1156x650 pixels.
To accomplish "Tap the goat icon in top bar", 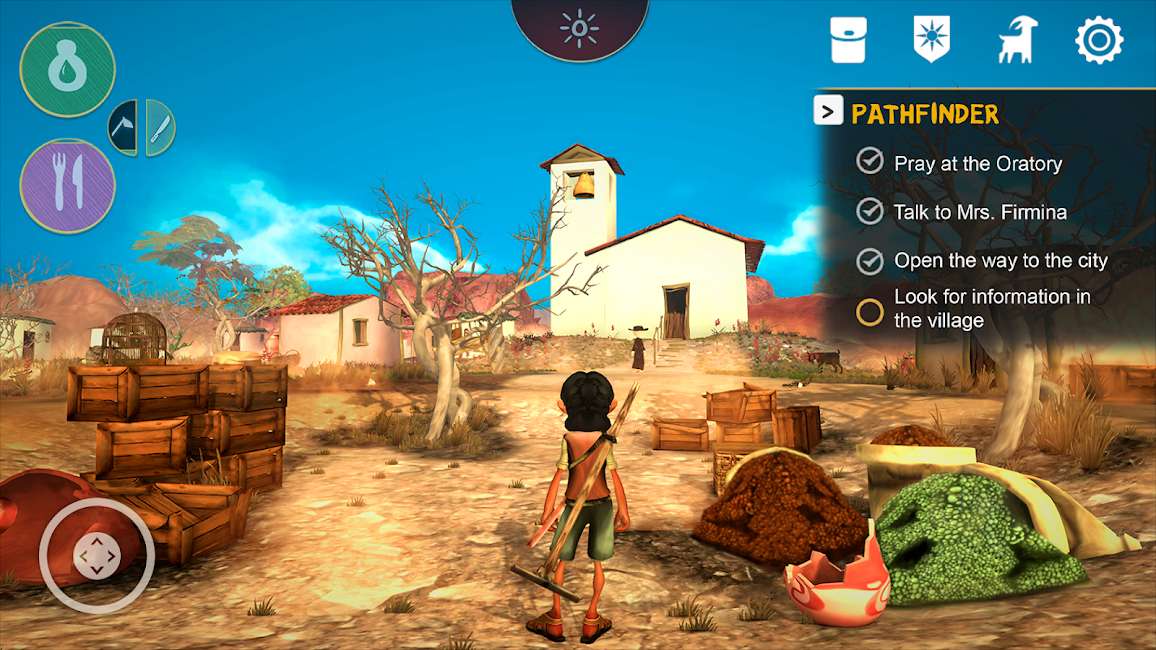I will click(x=1017, y=41).
